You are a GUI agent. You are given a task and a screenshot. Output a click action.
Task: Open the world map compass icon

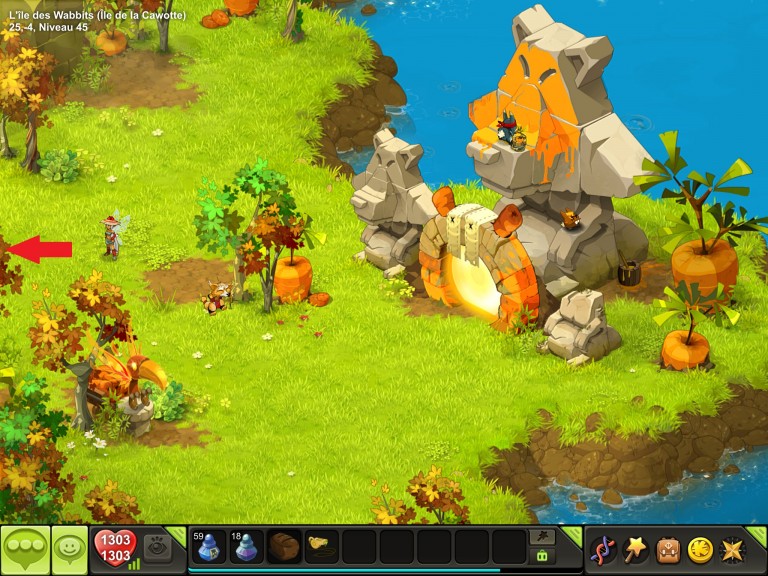point(732,549)
